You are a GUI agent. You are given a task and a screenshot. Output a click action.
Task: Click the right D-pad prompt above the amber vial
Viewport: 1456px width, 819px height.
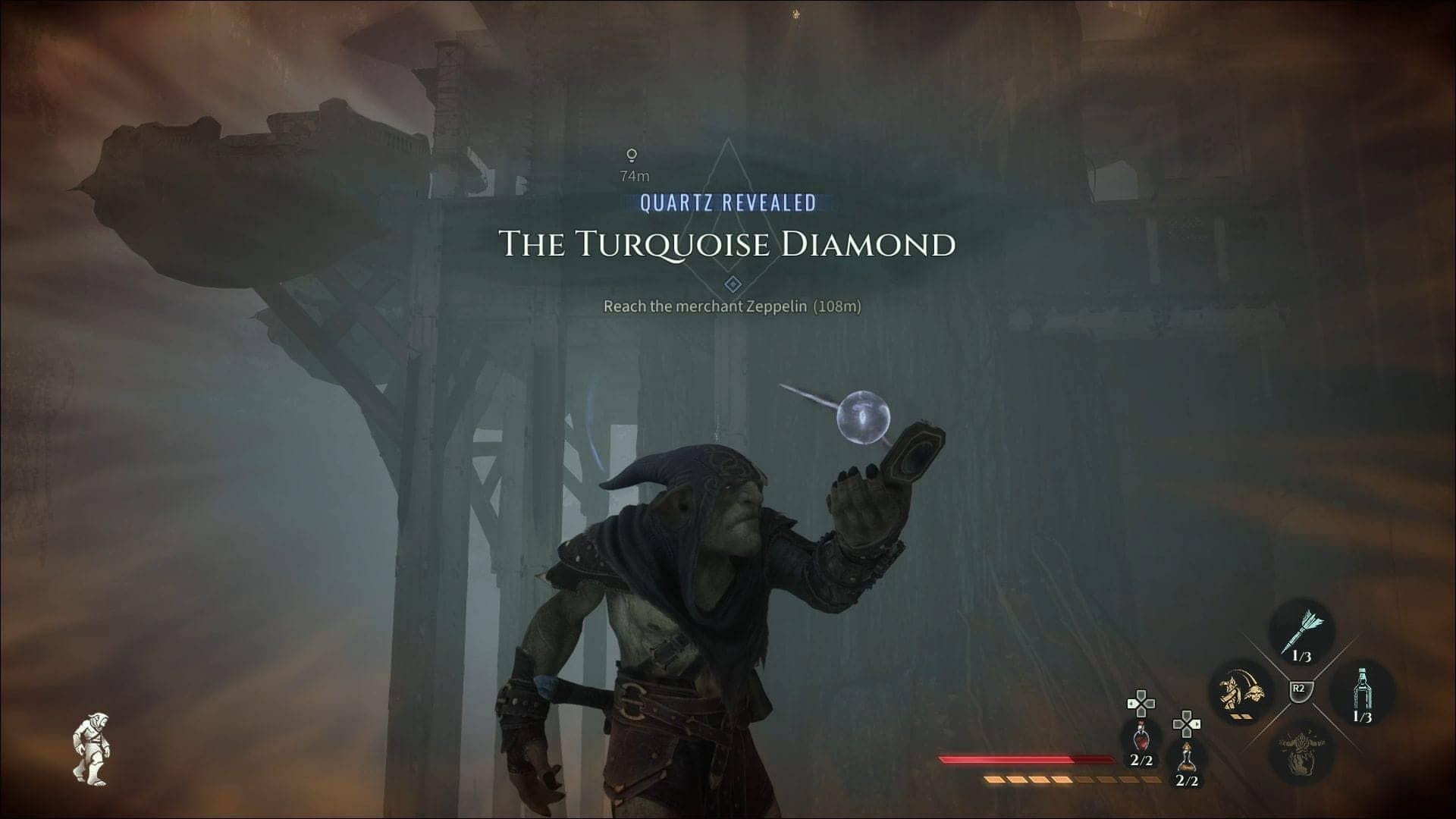(1188, 724)
